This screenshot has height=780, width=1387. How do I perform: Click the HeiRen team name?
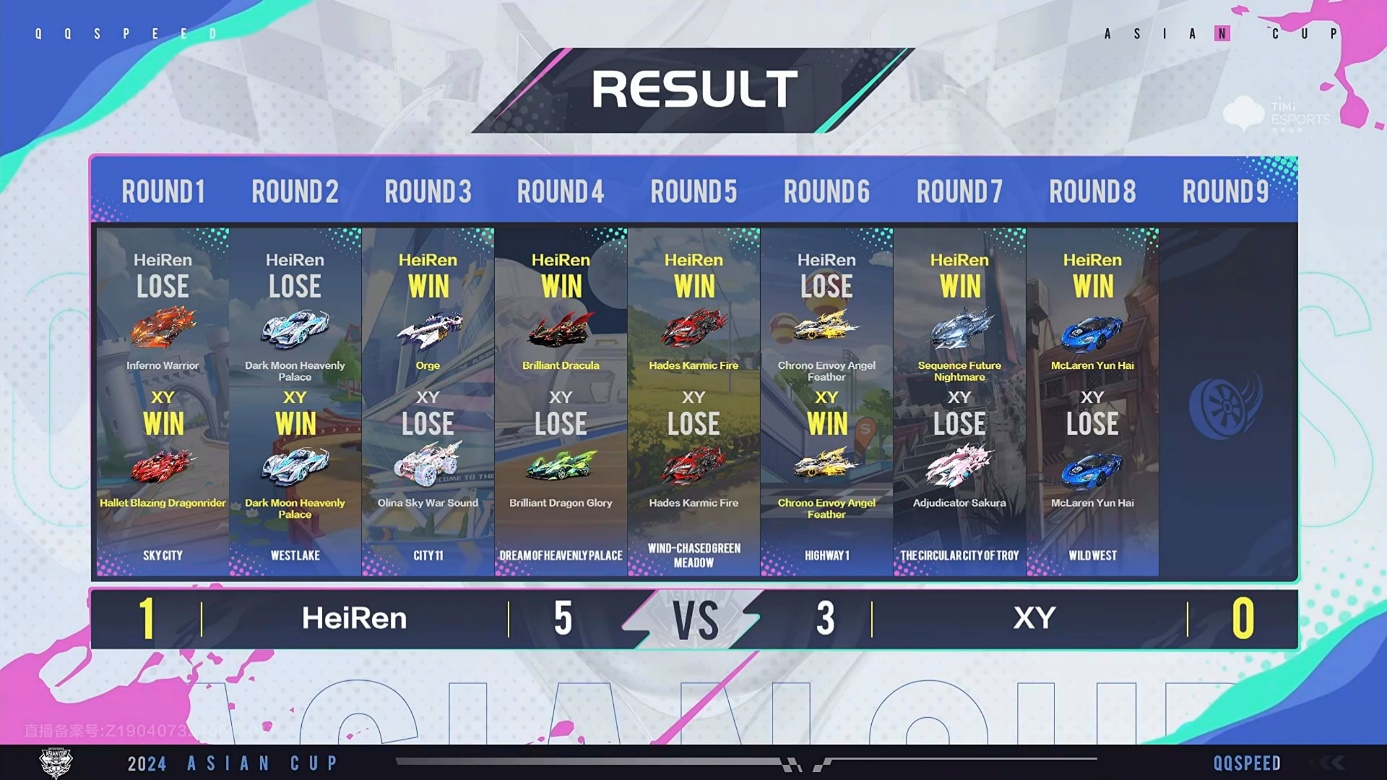point(354,618)
